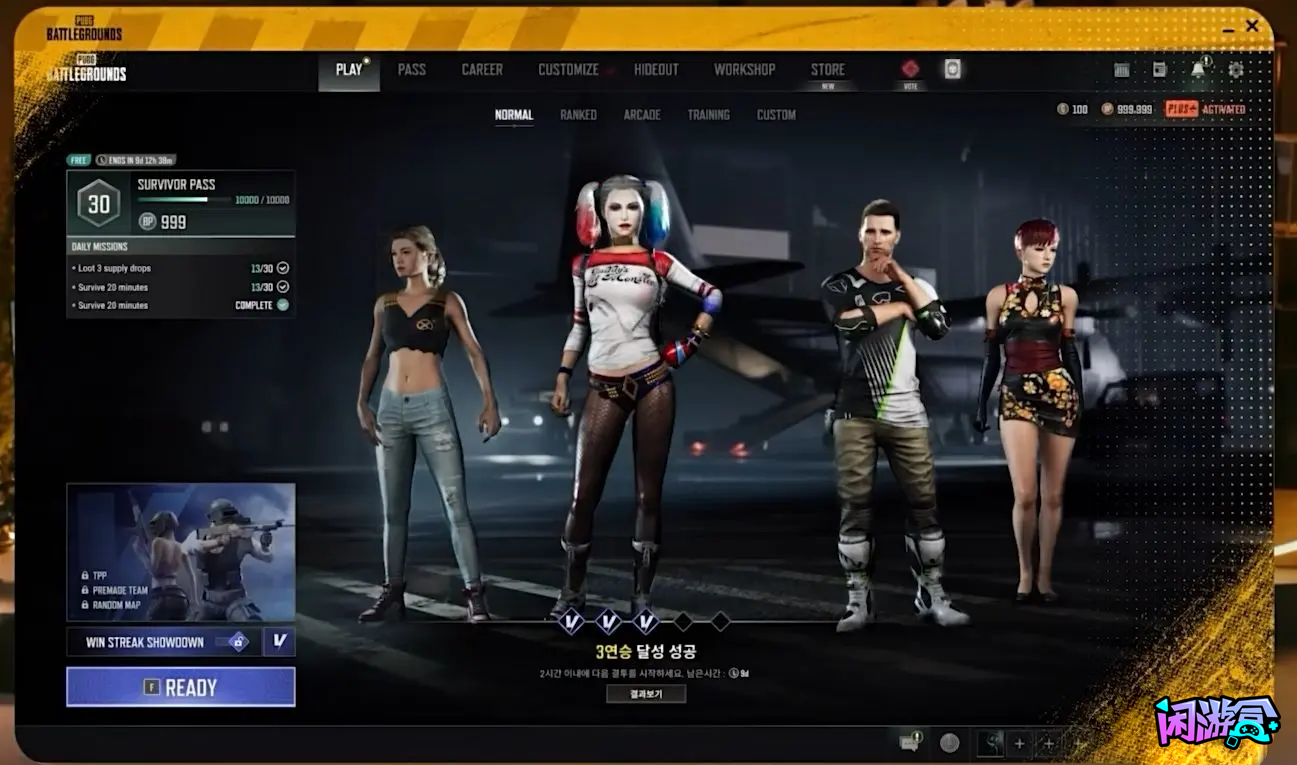Switch to the TRAINING tab
Viewport: 1297px width, 765px height.
point(708,115)
